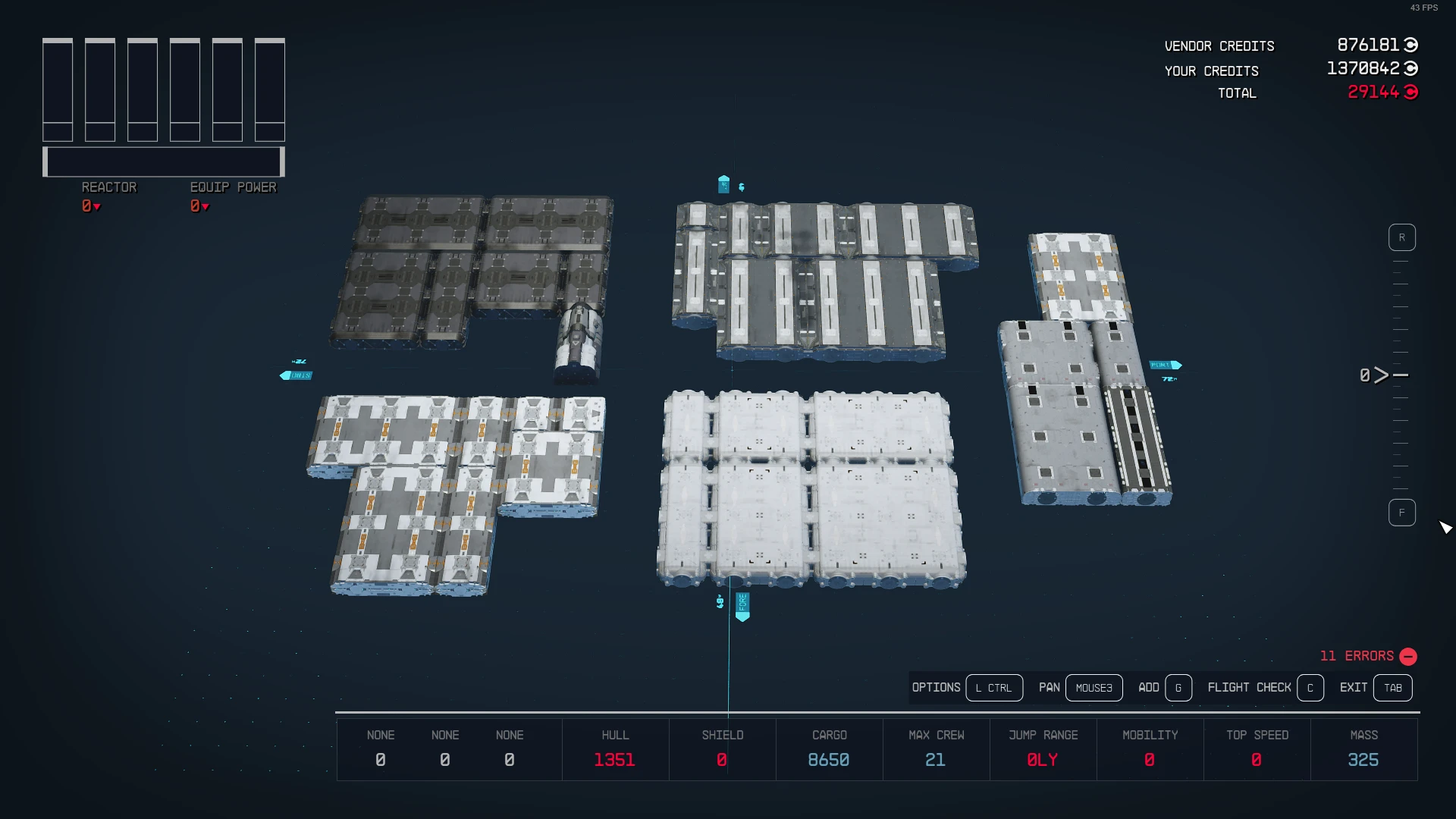The height and width of the screenshot is (819, 1456).
Task: Run Flight Check
Action: pyautogui.click(x=1310, y=688)
